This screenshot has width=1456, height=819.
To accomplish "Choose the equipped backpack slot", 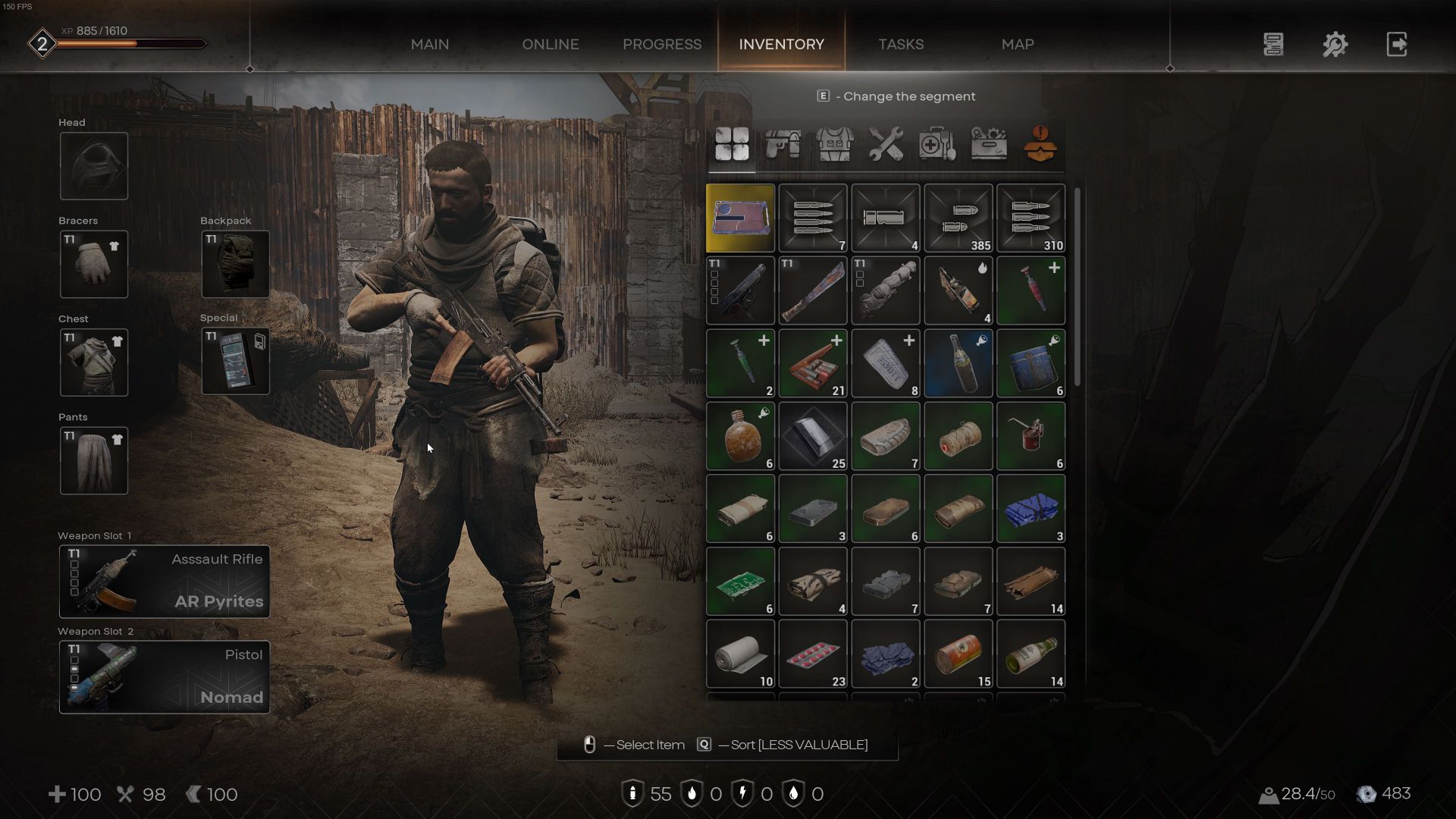I will pos(235,264).
